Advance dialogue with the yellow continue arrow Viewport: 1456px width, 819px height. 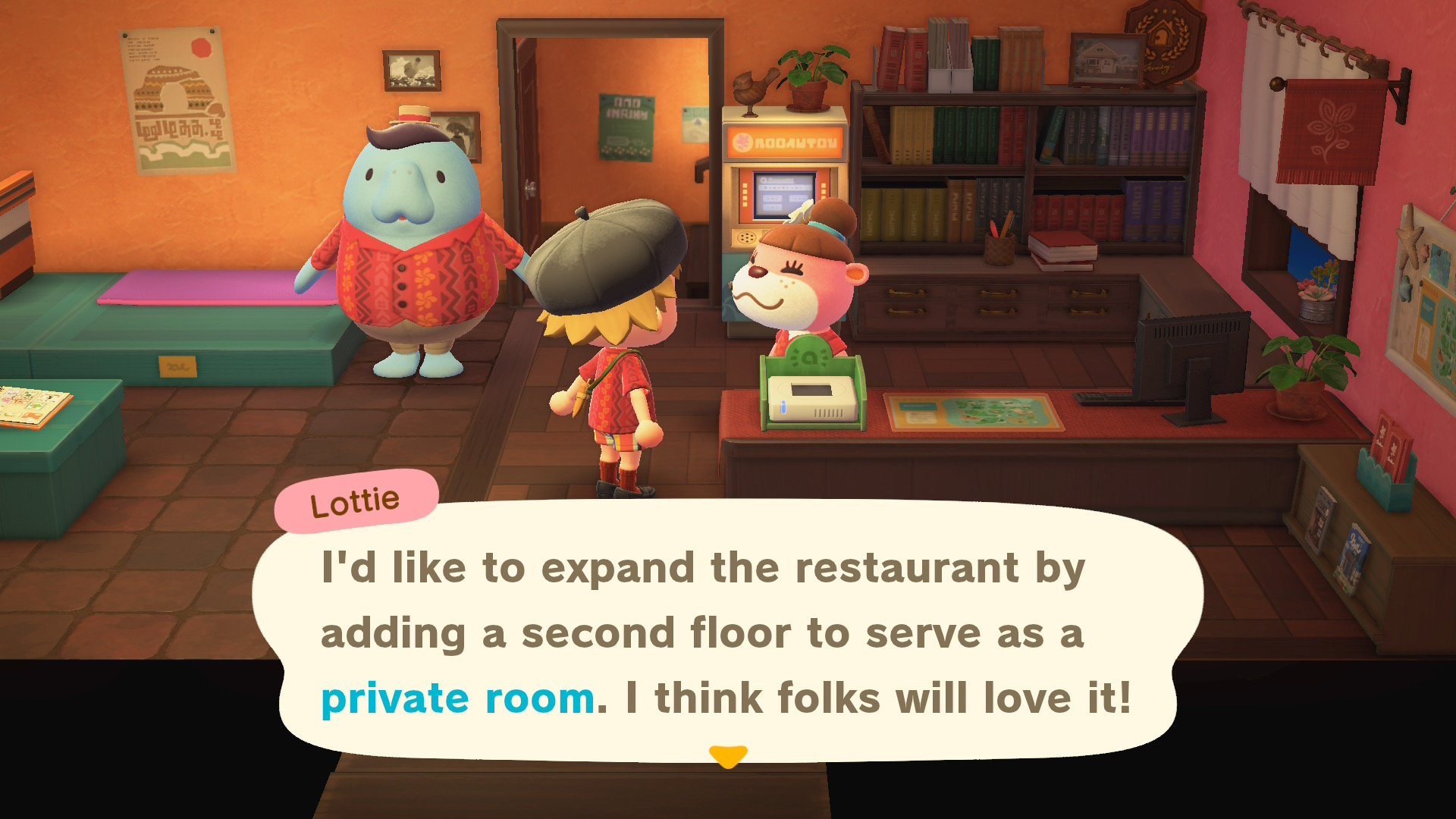[x=728, y=756]
